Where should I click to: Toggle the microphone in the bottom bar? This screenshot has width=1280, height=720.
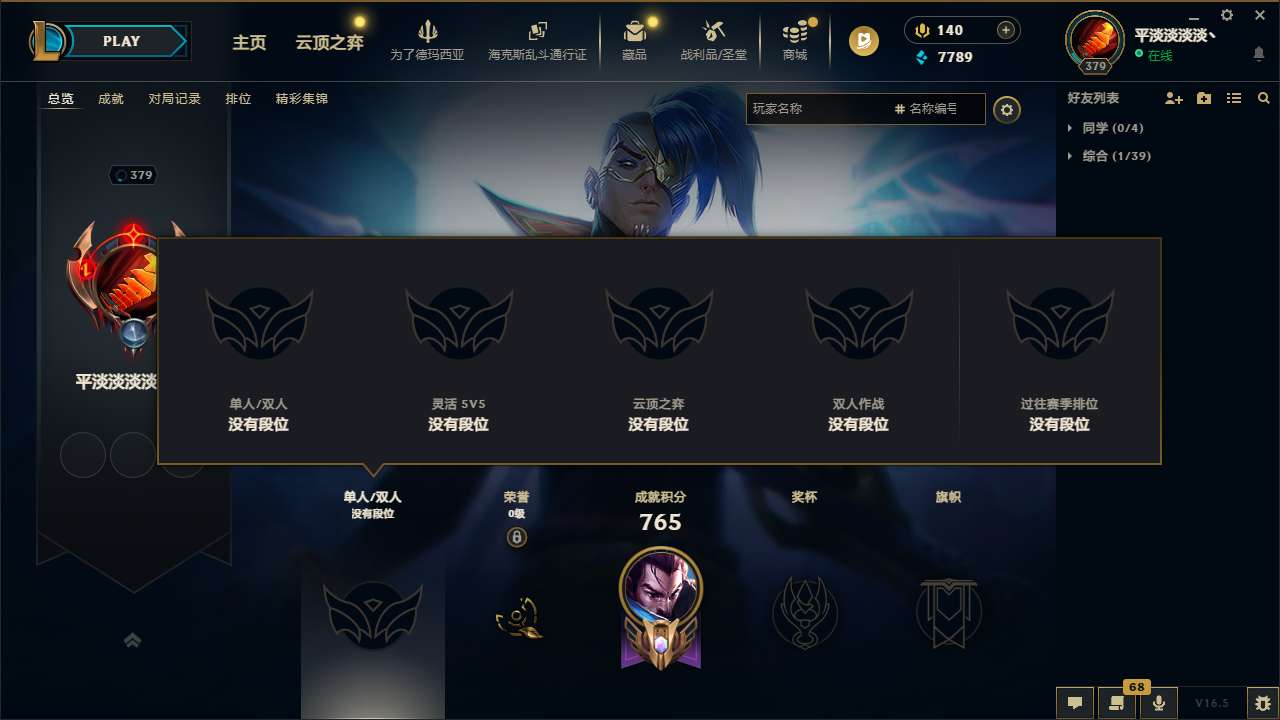1159,703
